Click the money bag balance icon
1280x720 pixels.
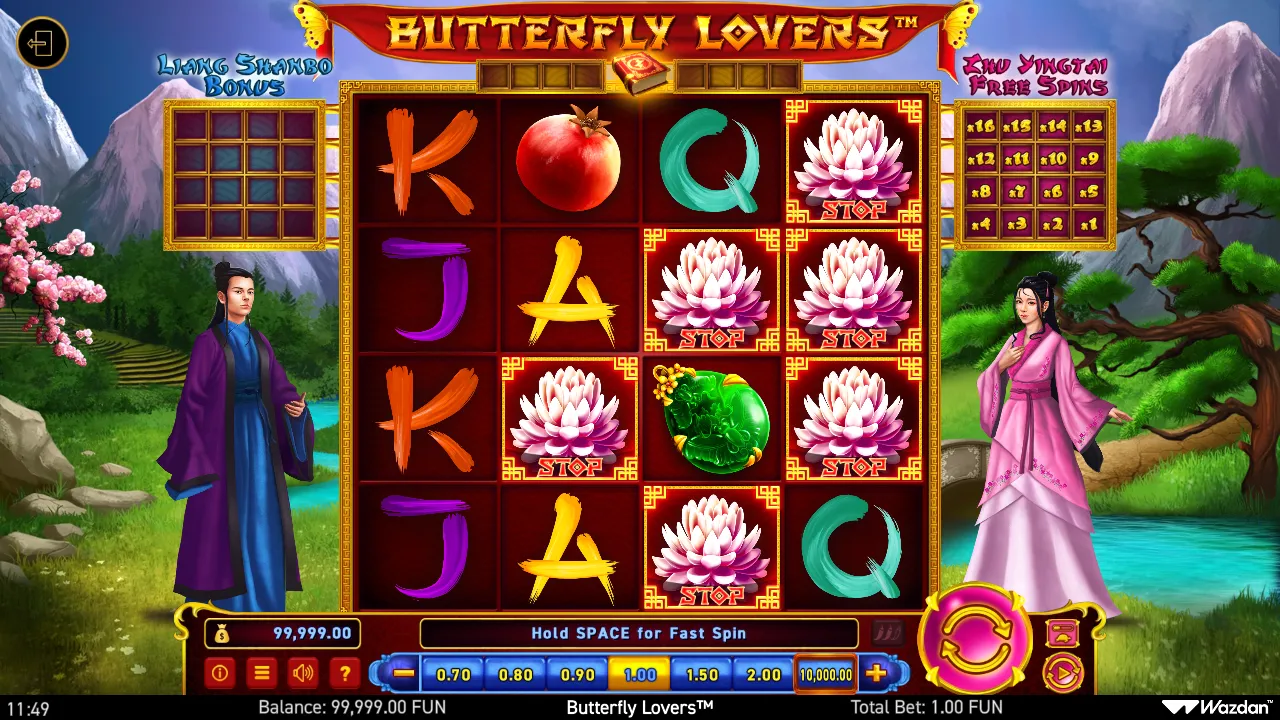point(224,633)
